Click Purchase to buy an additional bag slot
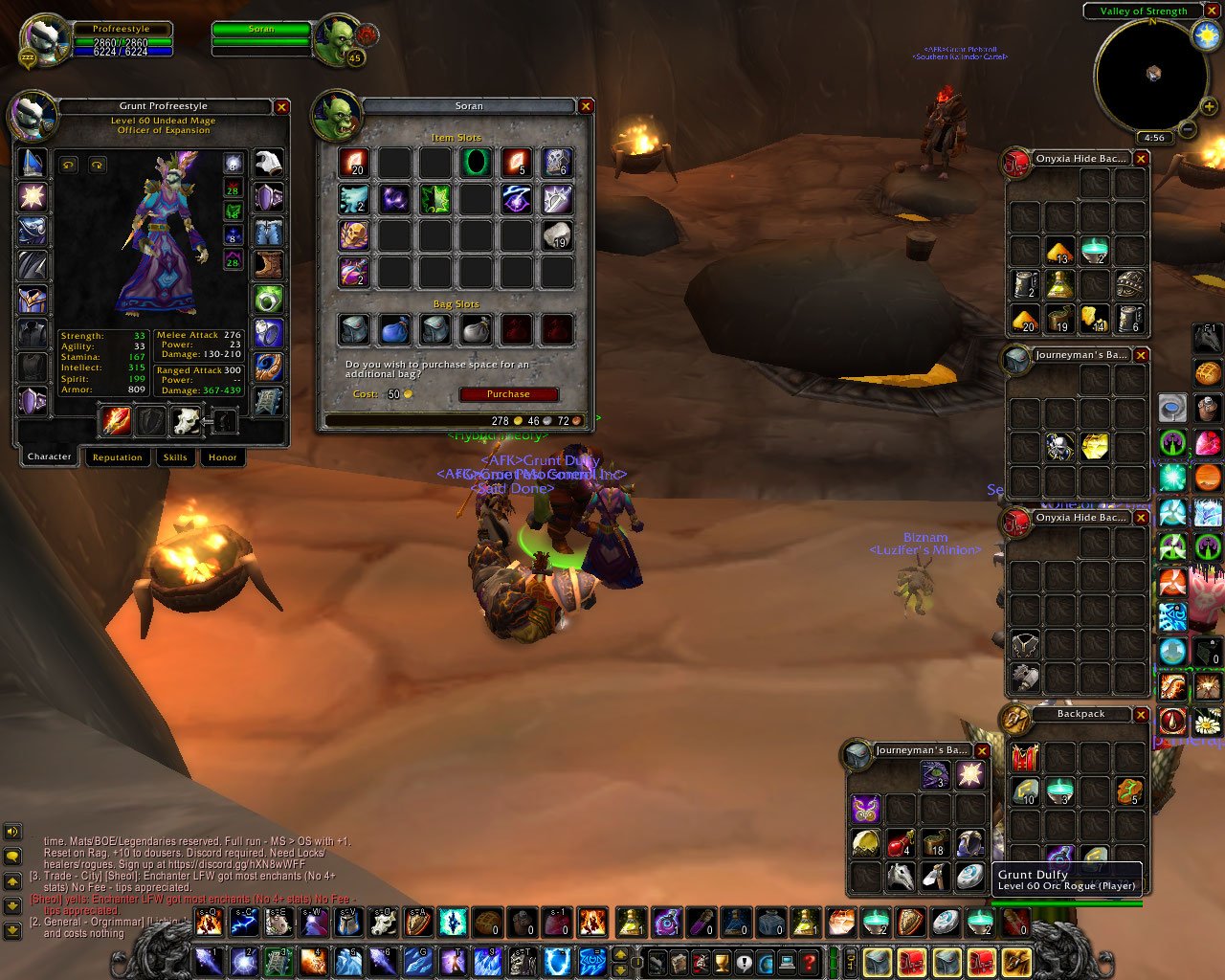Image resolution: width=1225 pixels, height=980 pixels. (x=506, y=393)
